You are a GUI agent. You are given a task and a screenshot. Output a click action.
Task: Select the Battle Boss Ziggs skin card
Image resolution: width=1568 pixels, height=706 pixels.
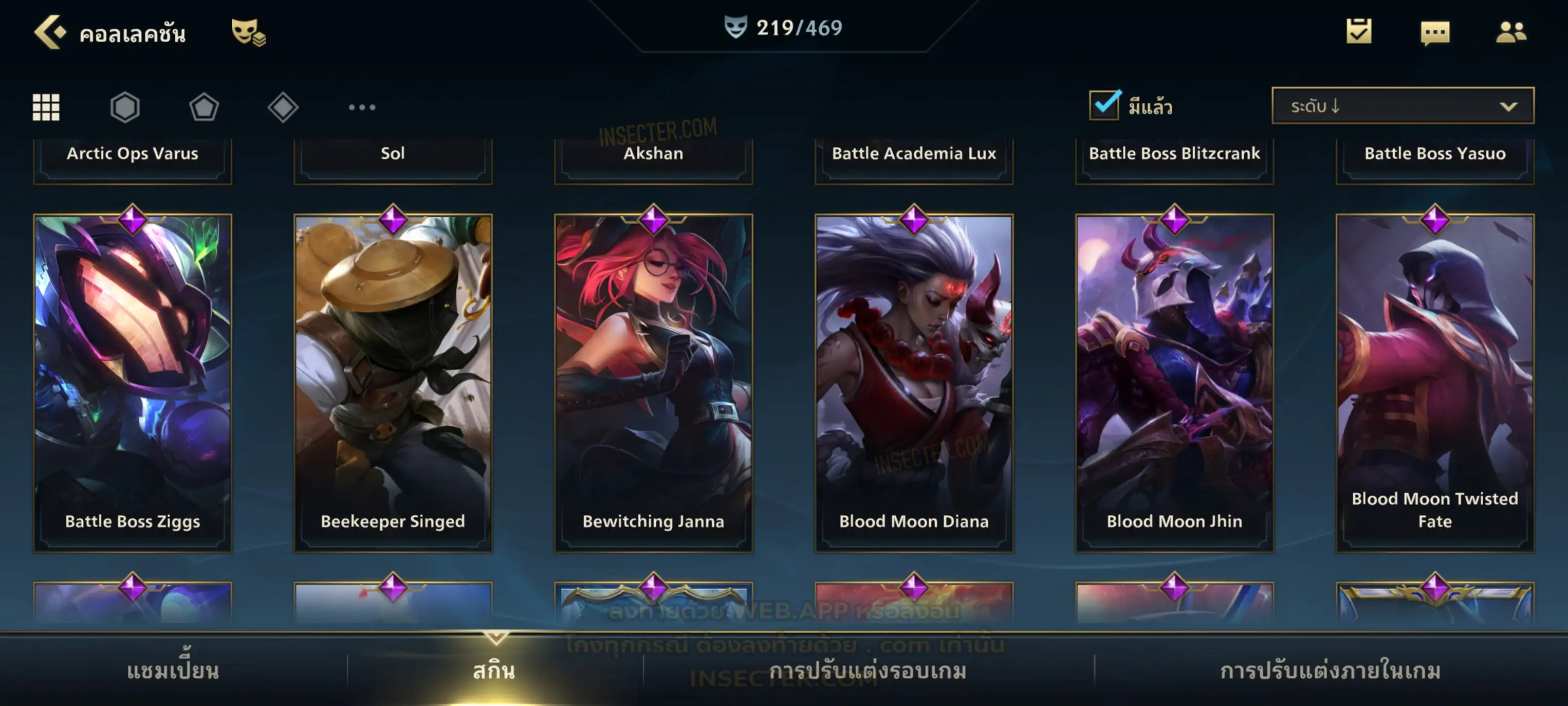point(133,383)
